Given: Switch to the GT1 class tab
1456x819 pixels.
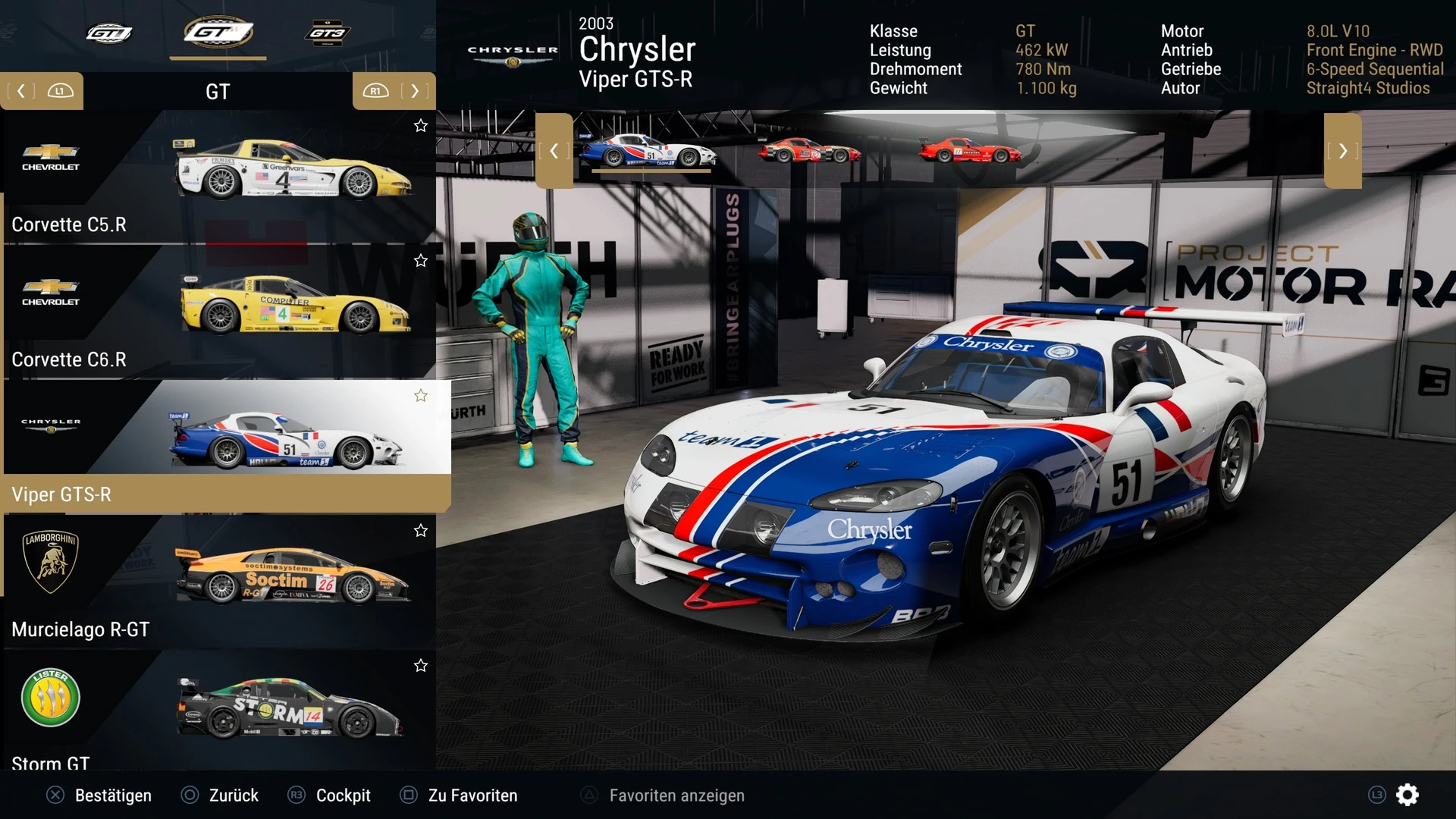Looking at the screenshot, I should coord(108,33).
